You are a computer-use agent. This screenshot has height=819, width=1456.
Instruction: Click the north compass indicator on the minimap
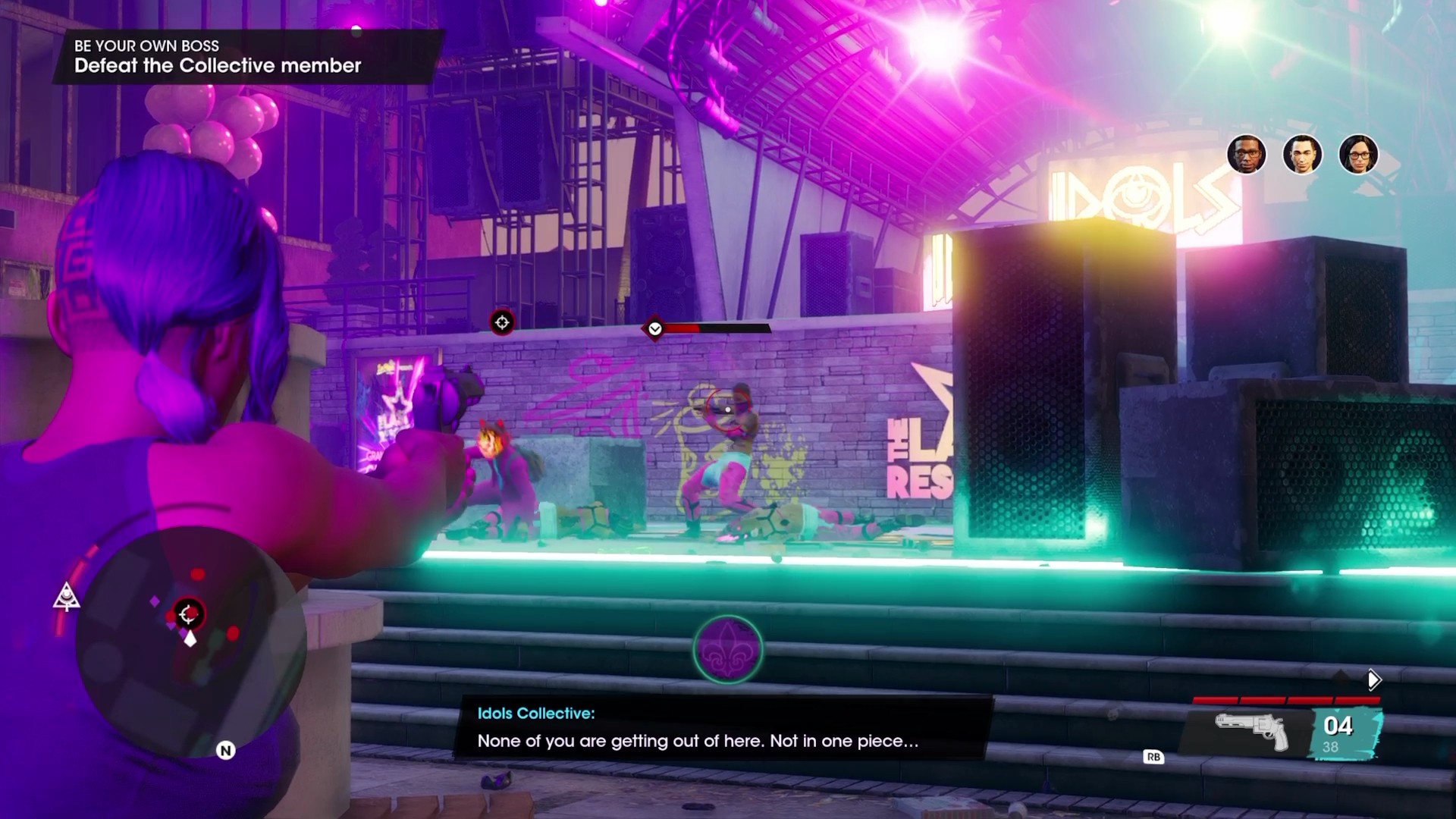(225, 751)
